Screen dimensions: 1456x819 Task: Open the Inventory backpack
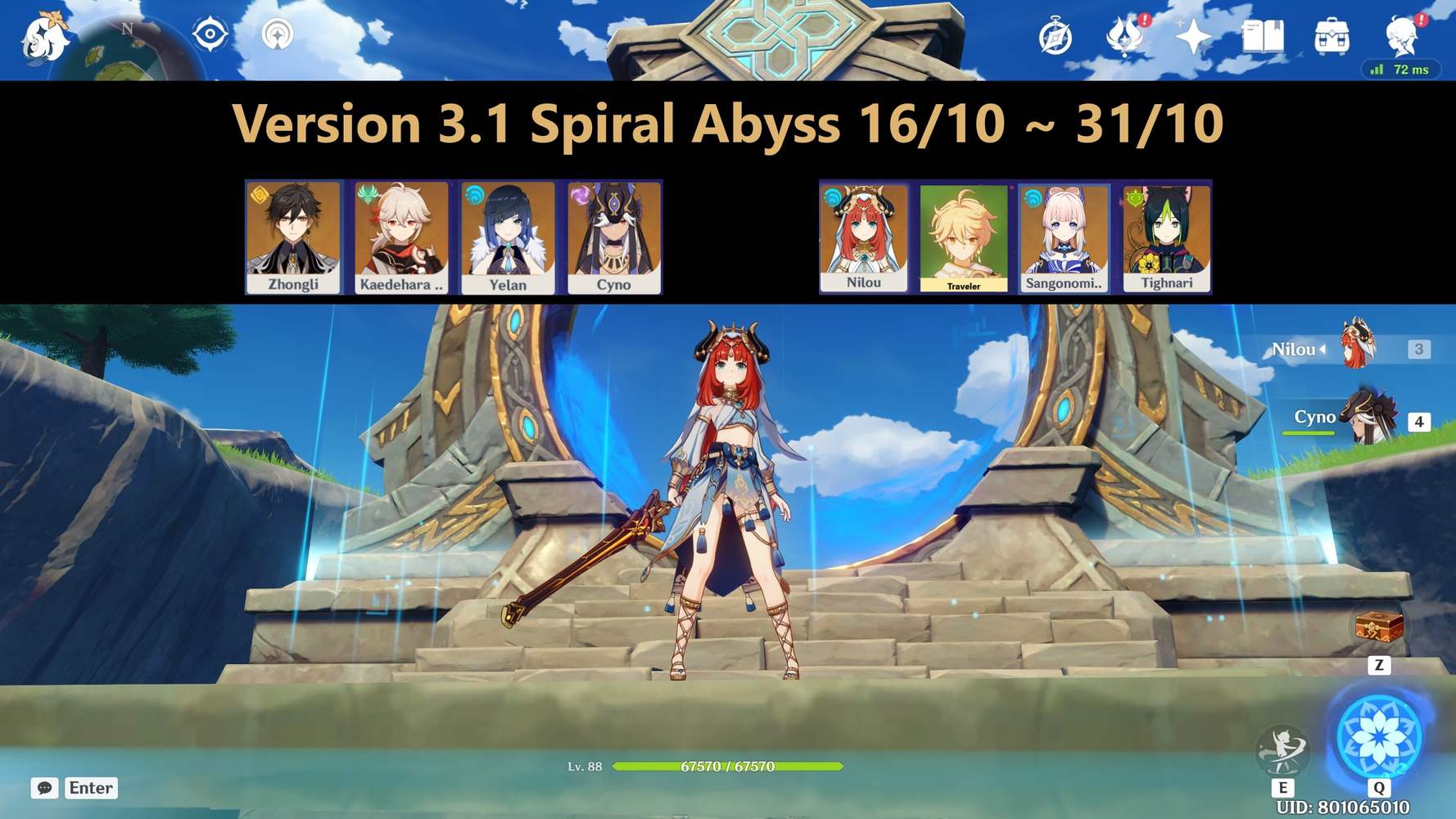(x=1331, y=37)
